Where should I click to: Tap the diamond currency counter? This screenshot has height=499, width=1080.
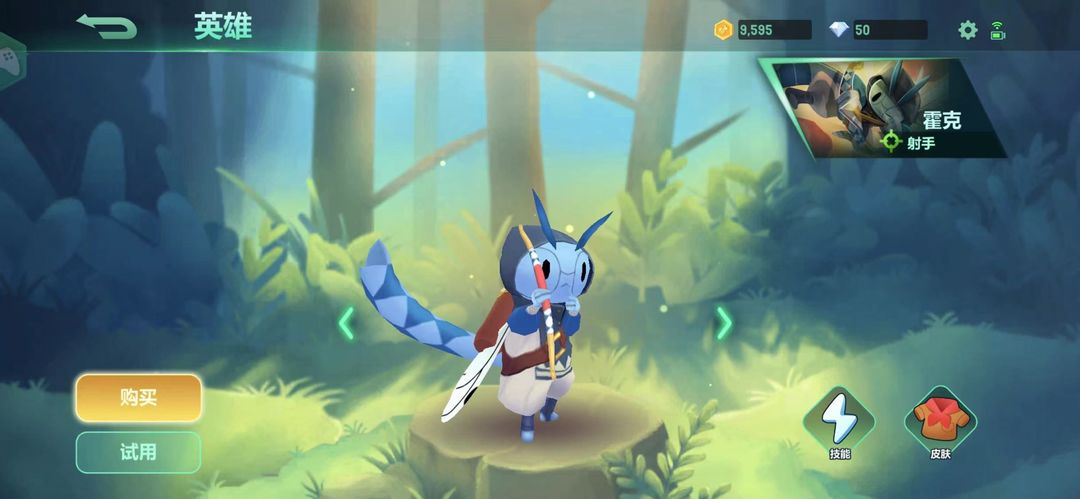(x=877, y=30)
